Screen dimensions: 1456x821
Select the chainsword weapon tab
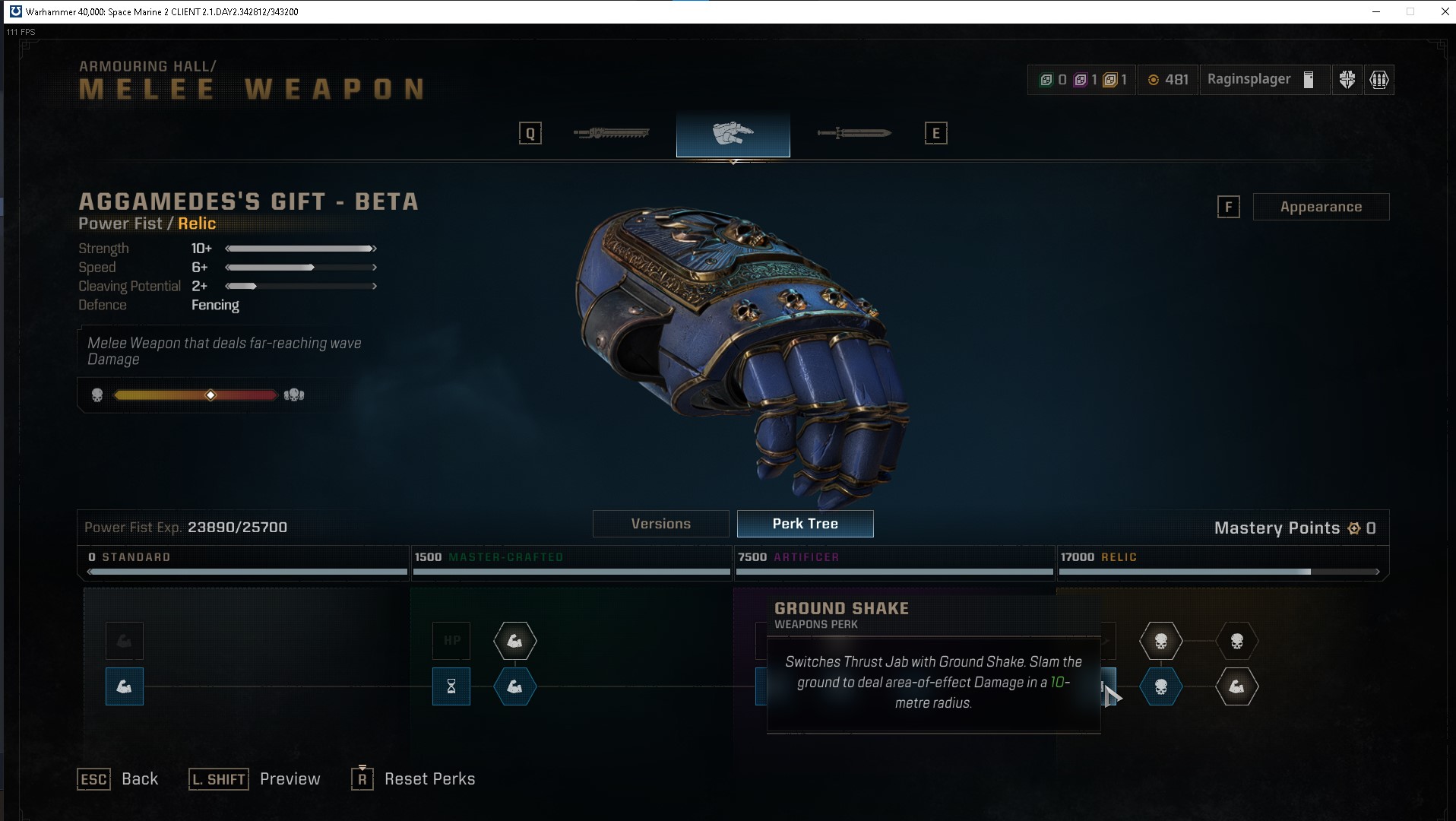pos(612,134)
